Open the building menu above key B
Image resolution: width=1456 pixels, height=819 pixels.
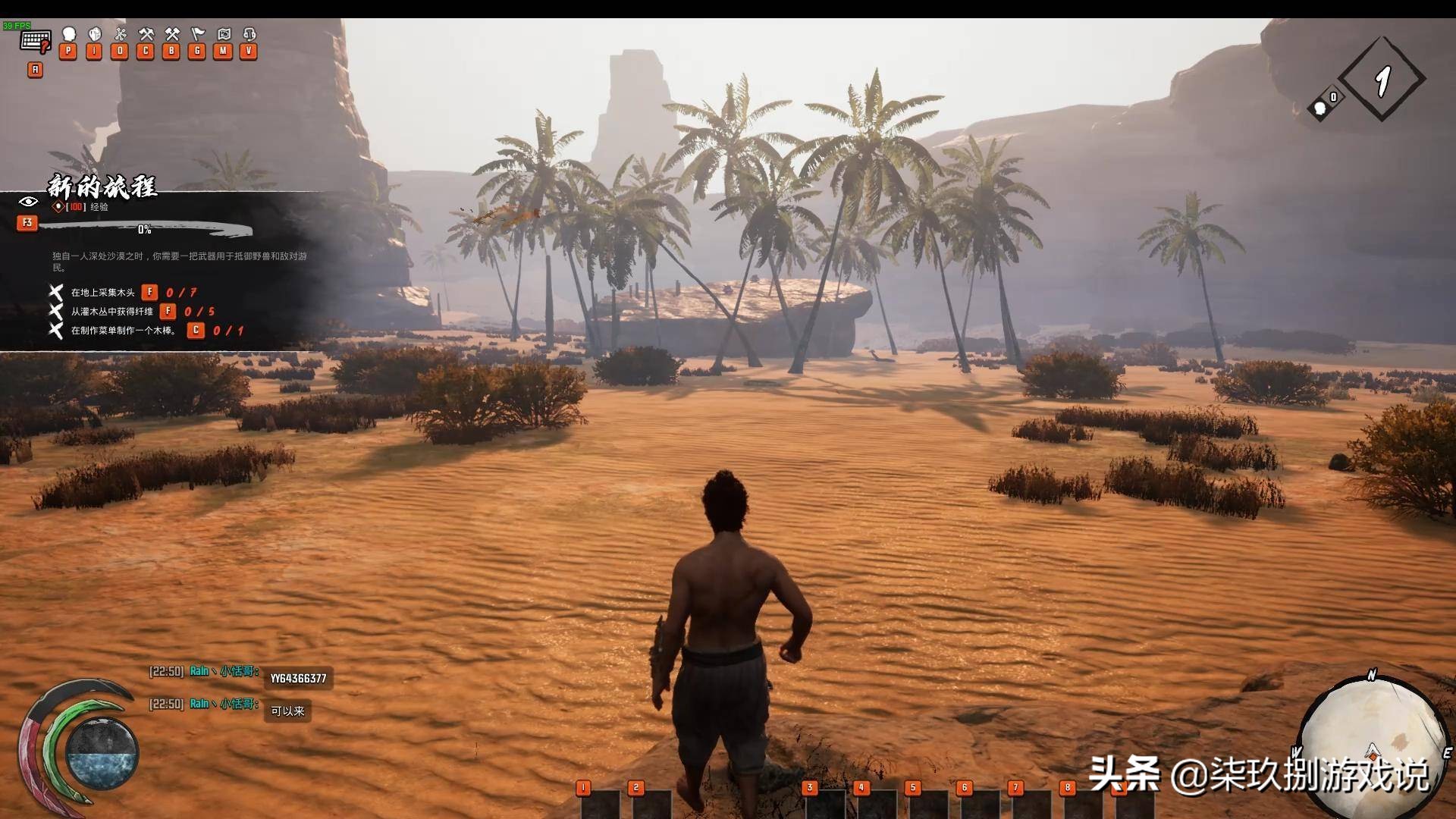172,35
